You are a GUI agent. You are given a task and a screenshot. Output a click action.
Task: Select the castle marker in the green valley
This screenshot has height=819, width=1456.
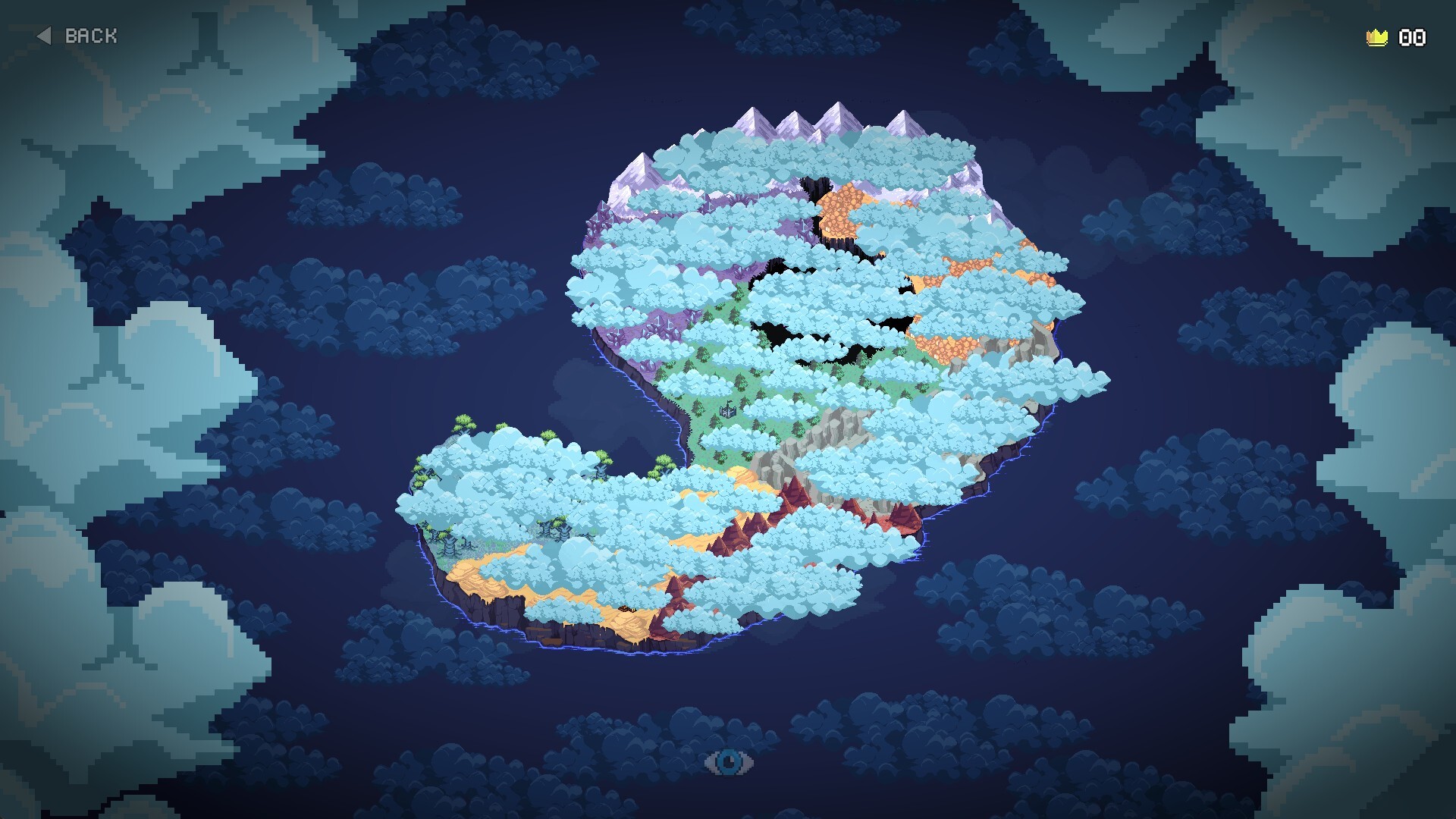[728, 412]
